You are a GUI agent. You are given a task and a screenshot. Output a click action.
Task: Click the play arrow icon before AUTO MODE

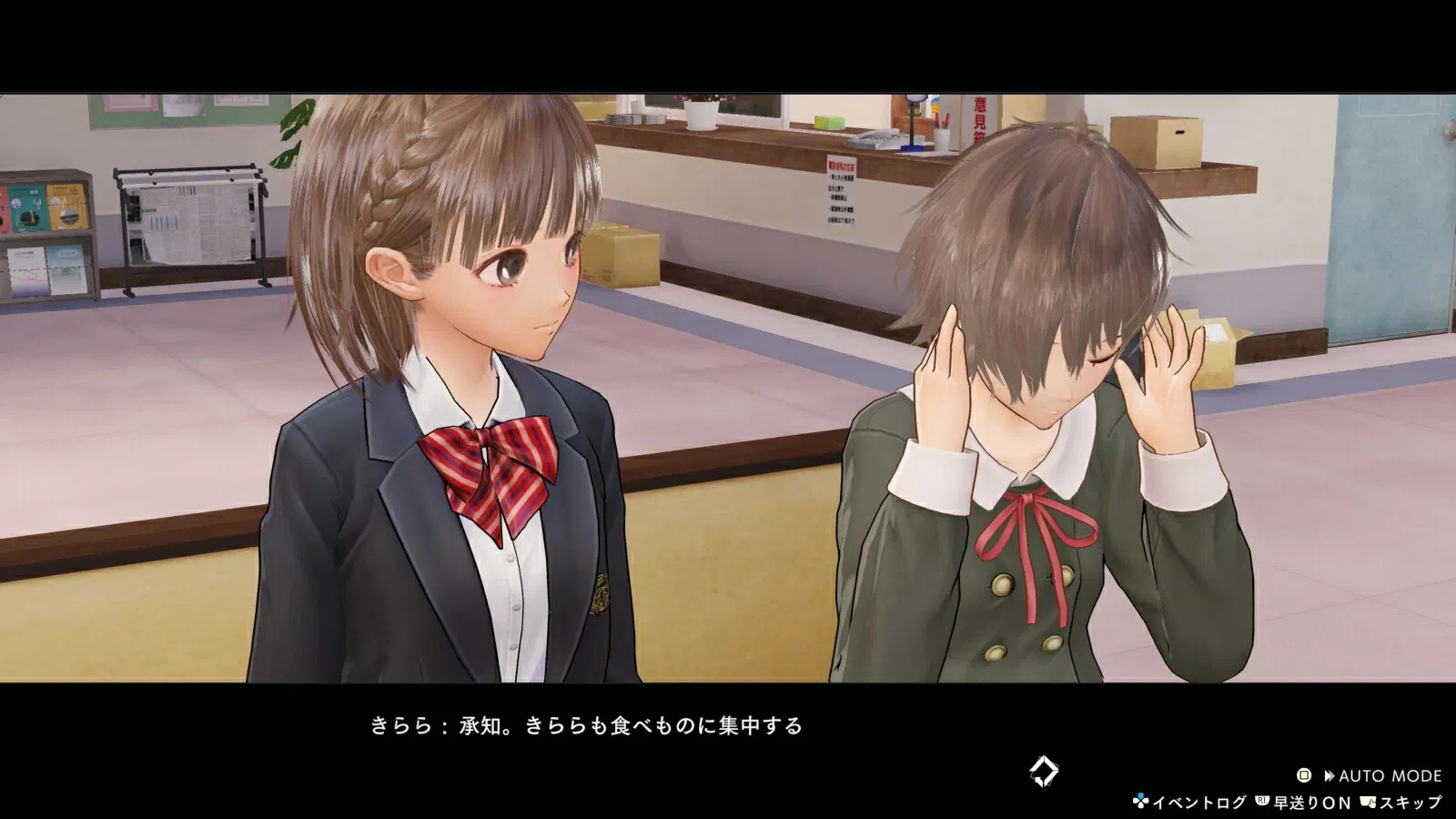(x=1330, y=774)
